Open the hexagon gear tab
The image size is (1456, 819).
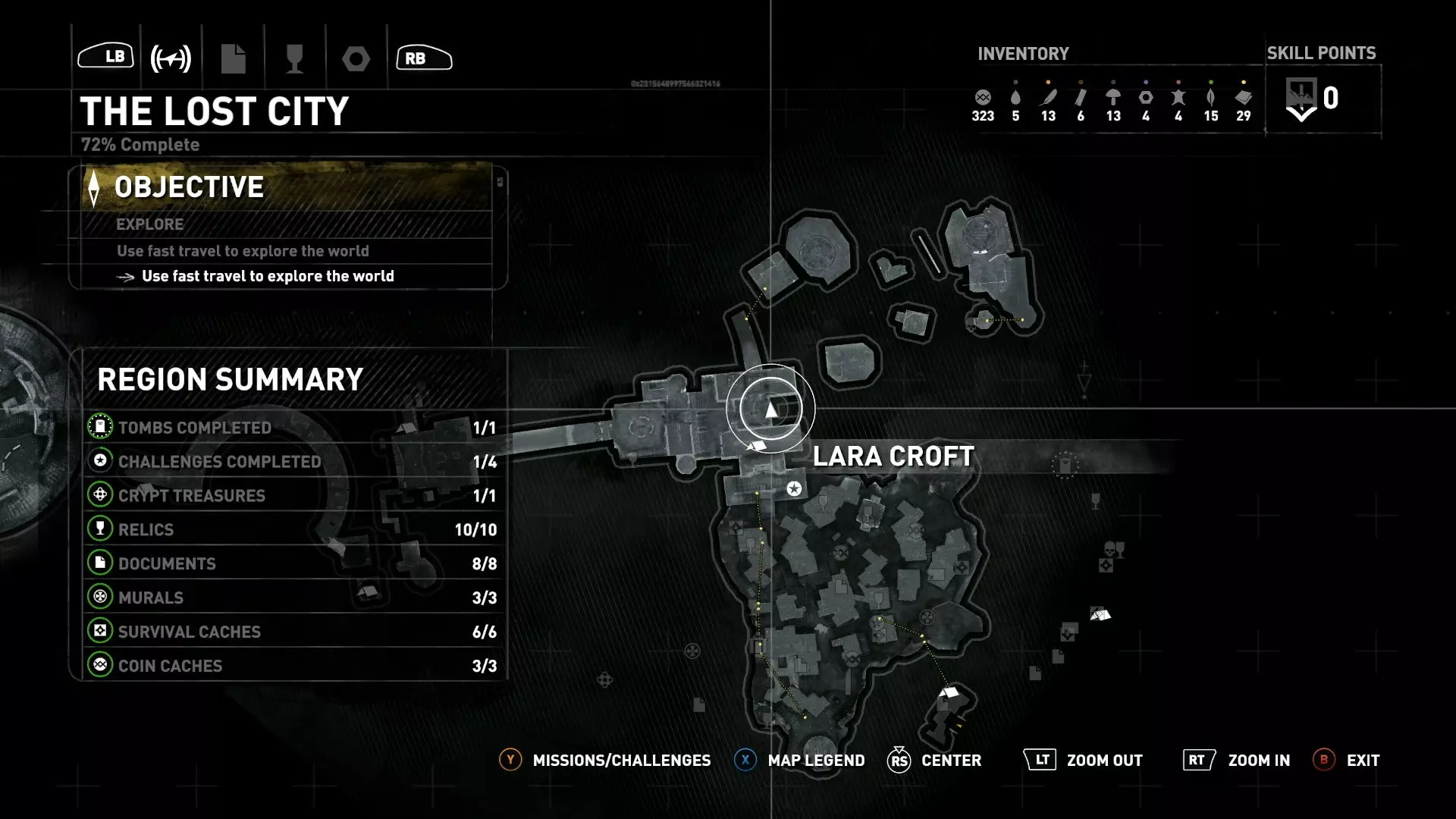356,58
